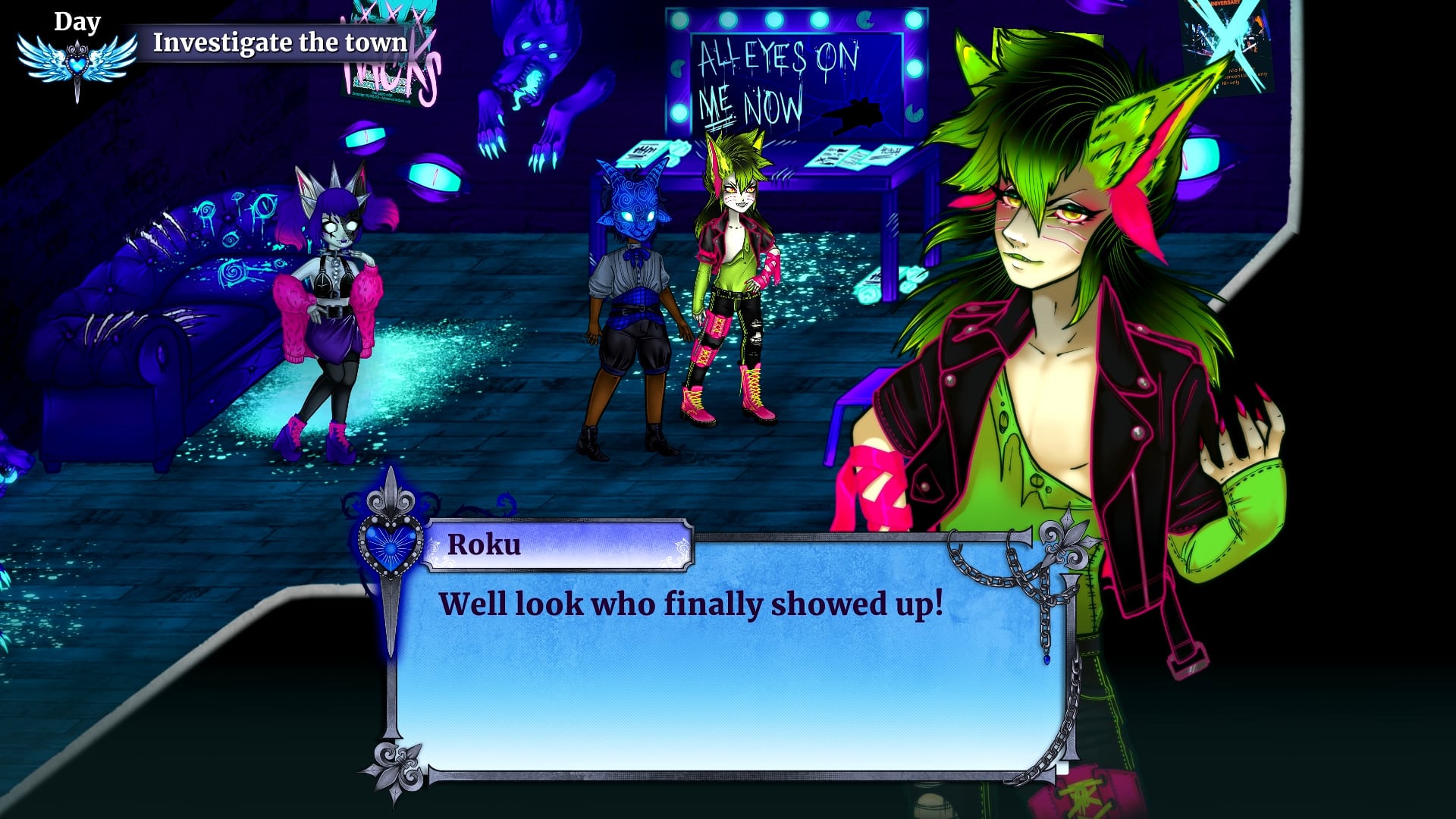Click the glowing blue goat mask character
The width and height of the screenshot is (1456, 819).
tap(628, 205)
